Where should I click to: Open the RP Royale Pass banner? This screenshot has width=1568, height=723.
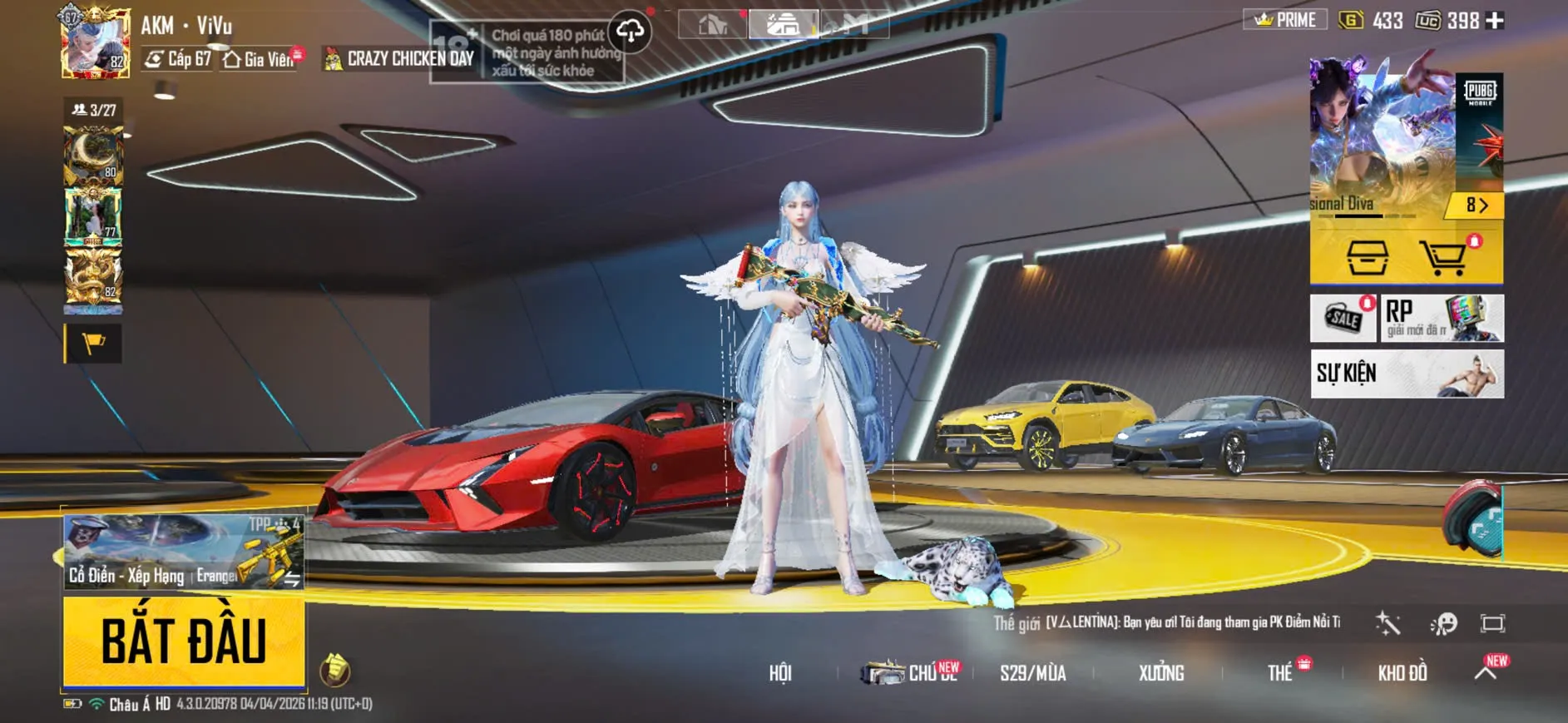[x=1442, y=318]
